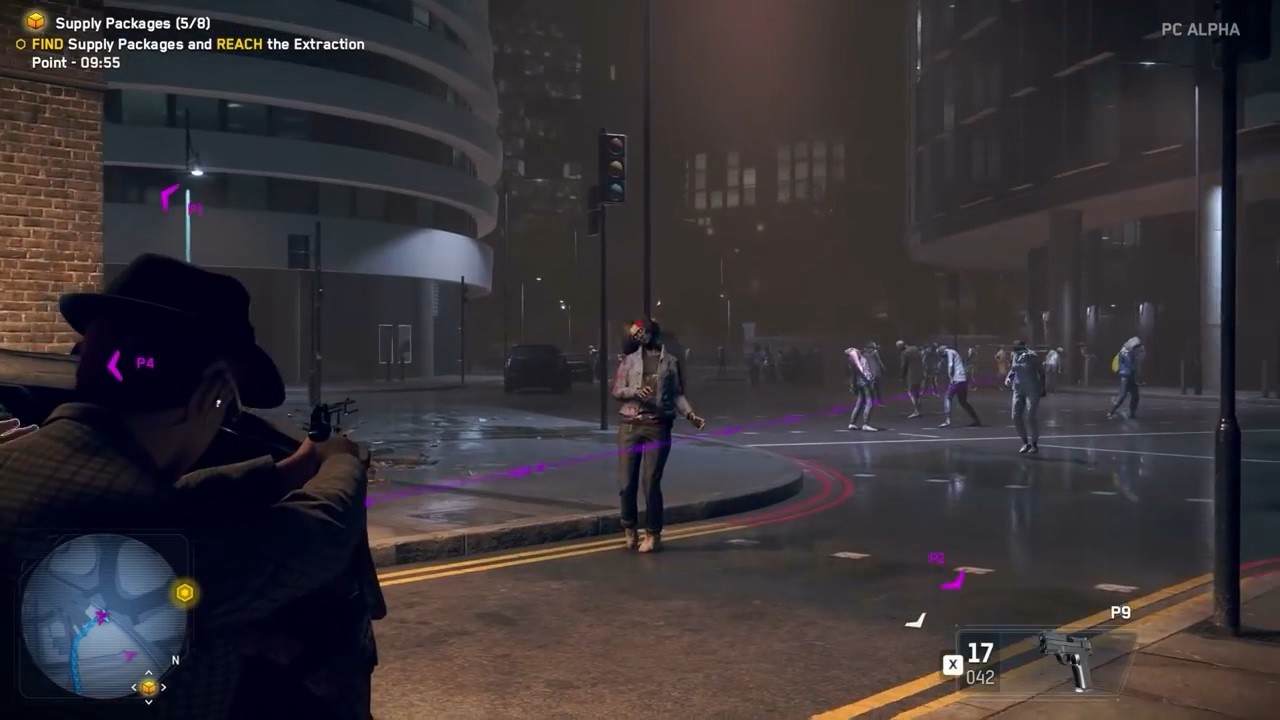Click the P4 teammate marker
The width and height of the screenshot is (1280, 720).
(129, 364)
